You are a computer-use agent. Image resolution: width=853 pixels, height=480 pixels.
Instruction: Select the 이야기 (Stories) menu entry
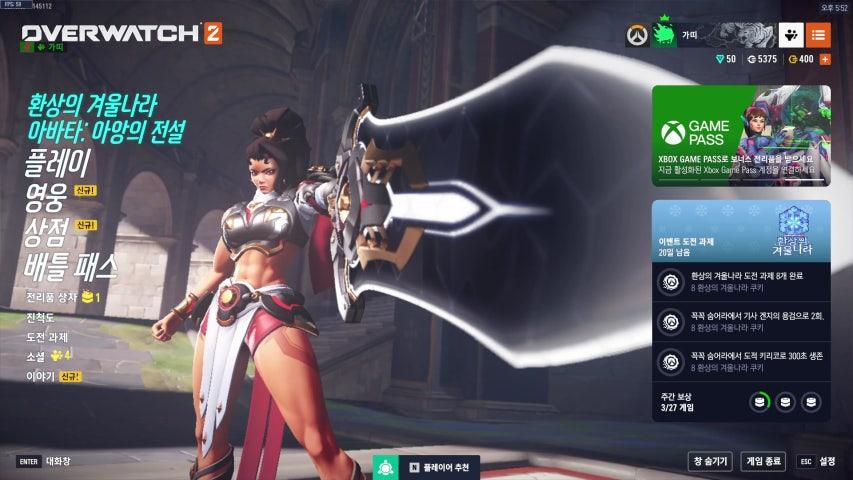click(40, 376)
